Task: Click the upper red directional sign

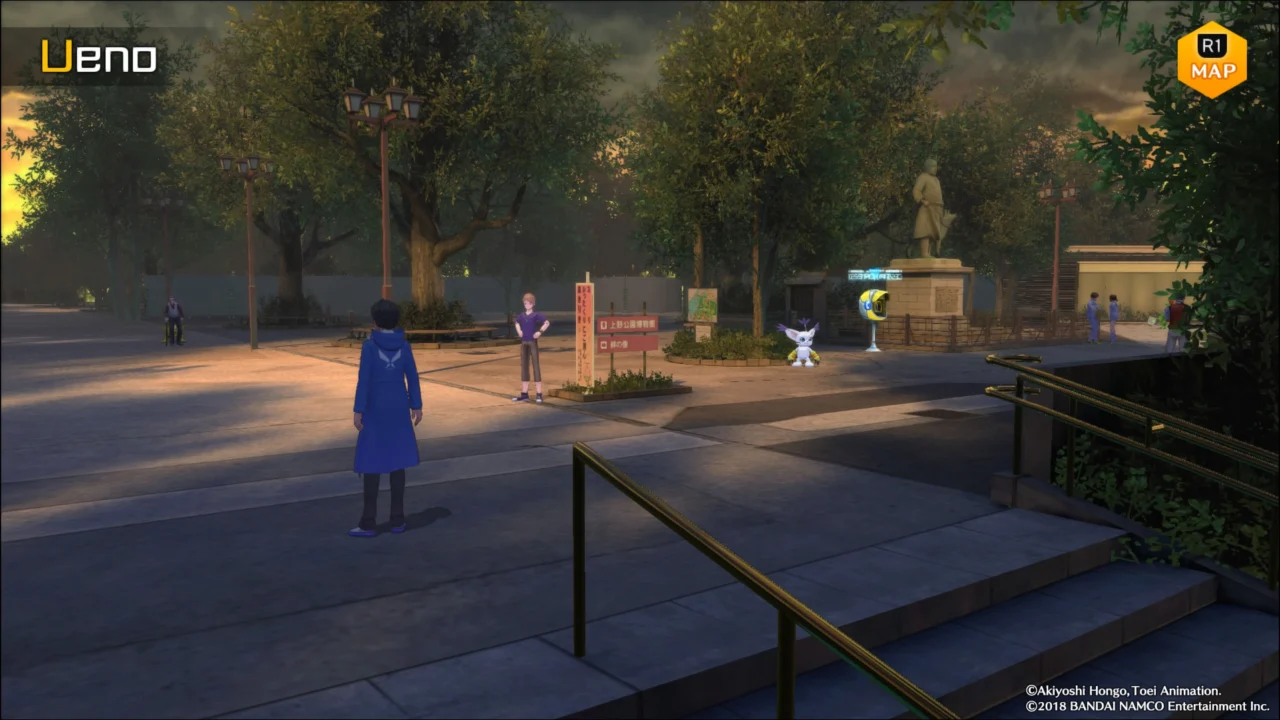Action: click(630, 322)
